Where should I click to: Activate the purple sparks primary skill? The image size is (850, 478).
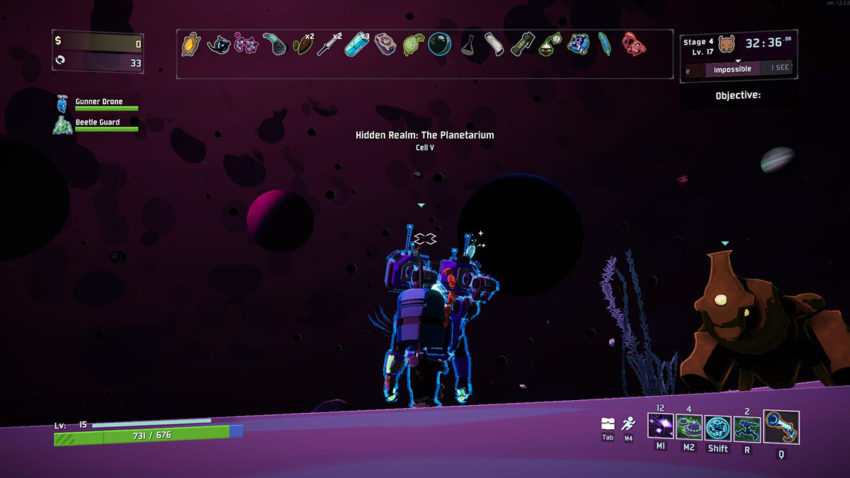click(661, 429)
